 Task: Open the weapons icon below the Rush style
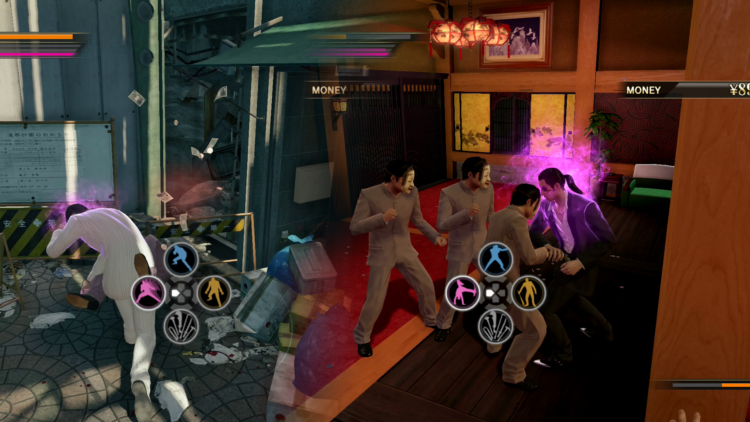[181, 325]
